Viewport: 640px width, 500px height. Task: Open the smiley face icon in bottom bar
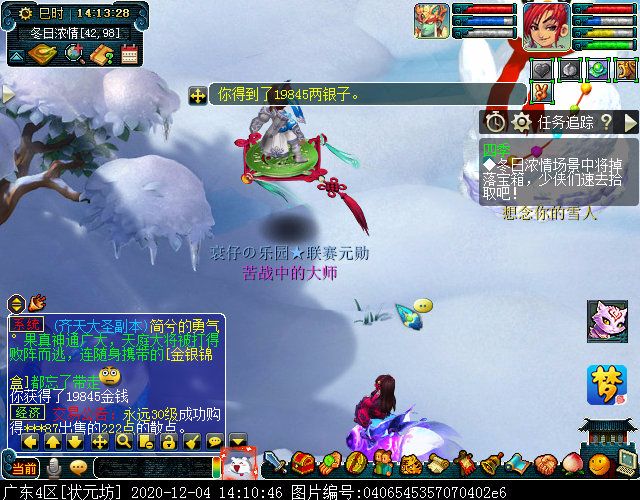pos(598,463)
